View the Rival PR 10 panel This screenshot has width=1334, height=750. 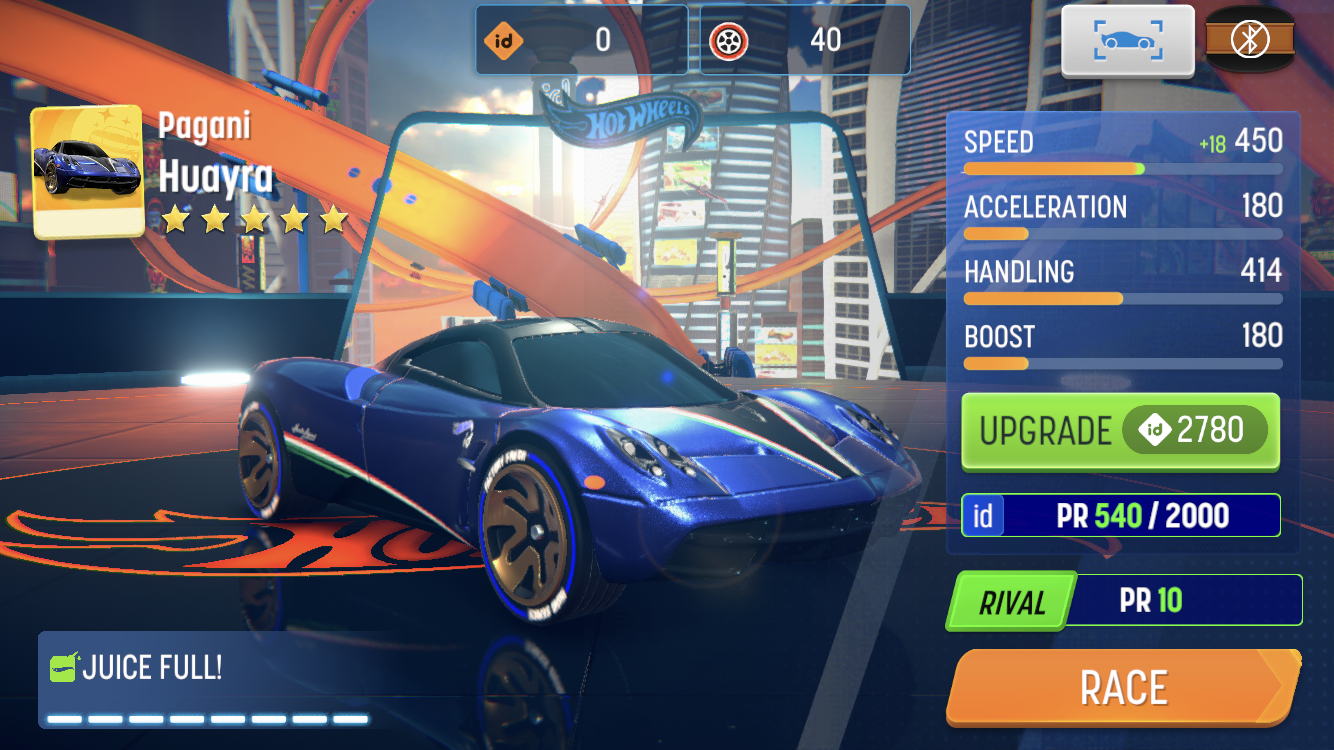(x=1124, y=601)
